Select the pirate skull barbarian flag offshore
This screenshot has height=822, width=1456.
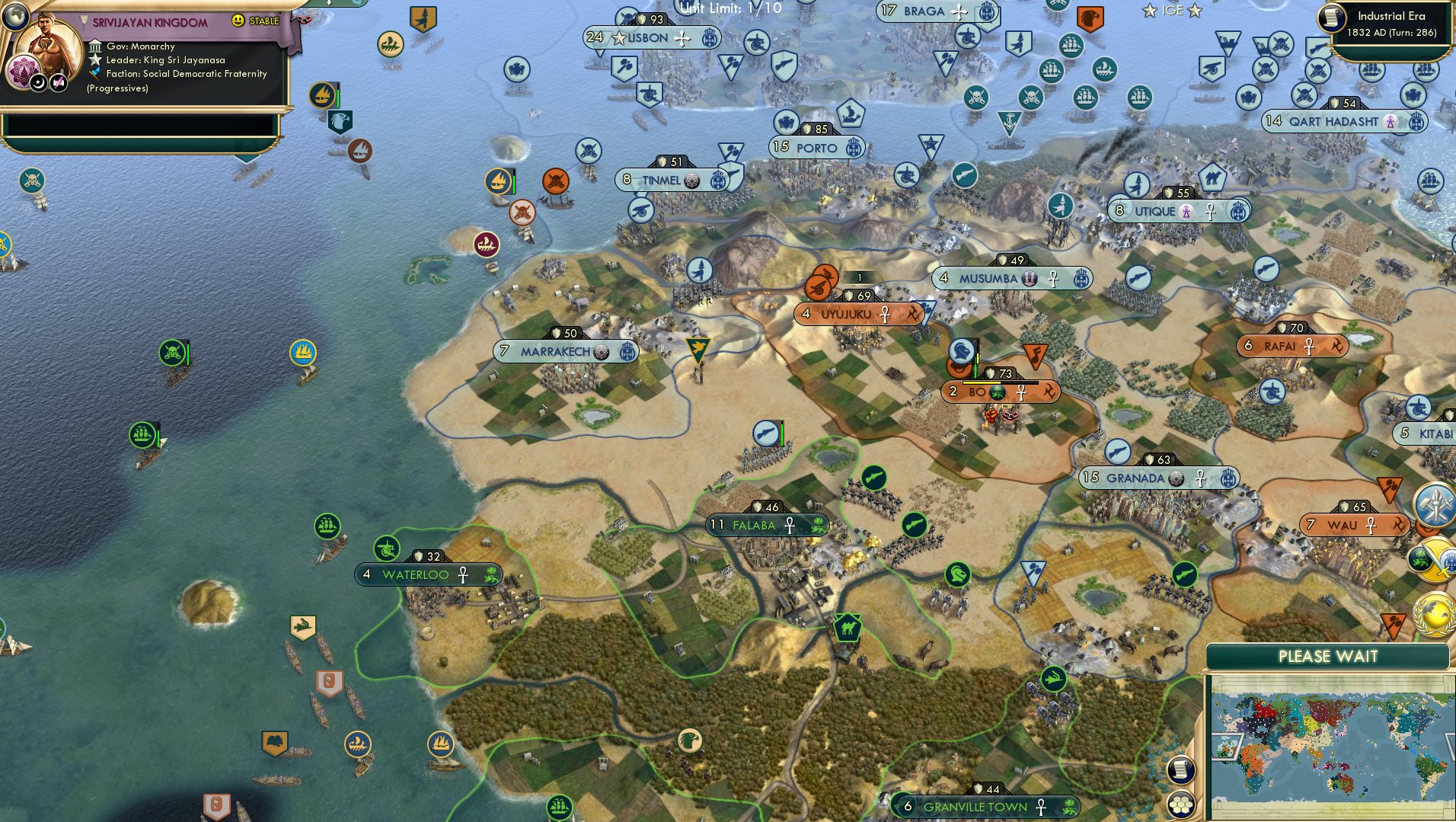172,350
